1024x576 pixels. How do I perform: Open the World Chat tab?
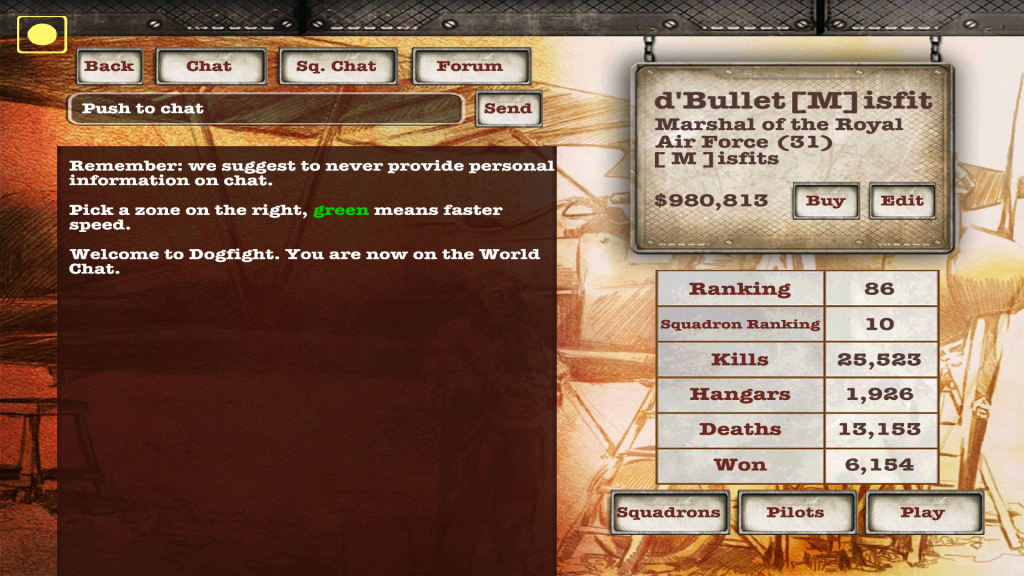[209, 67]
